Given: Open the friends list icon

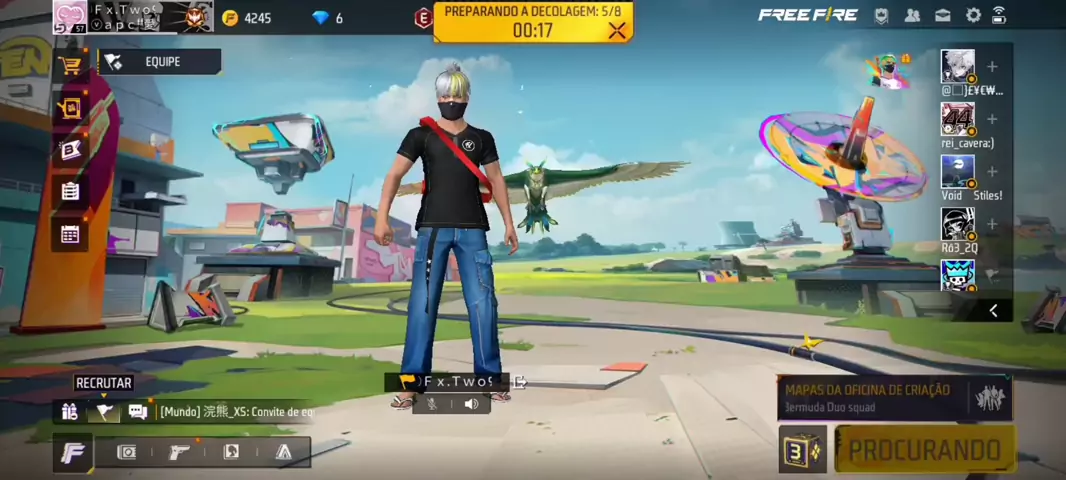Looking at the screenshot, I should 912,15.
